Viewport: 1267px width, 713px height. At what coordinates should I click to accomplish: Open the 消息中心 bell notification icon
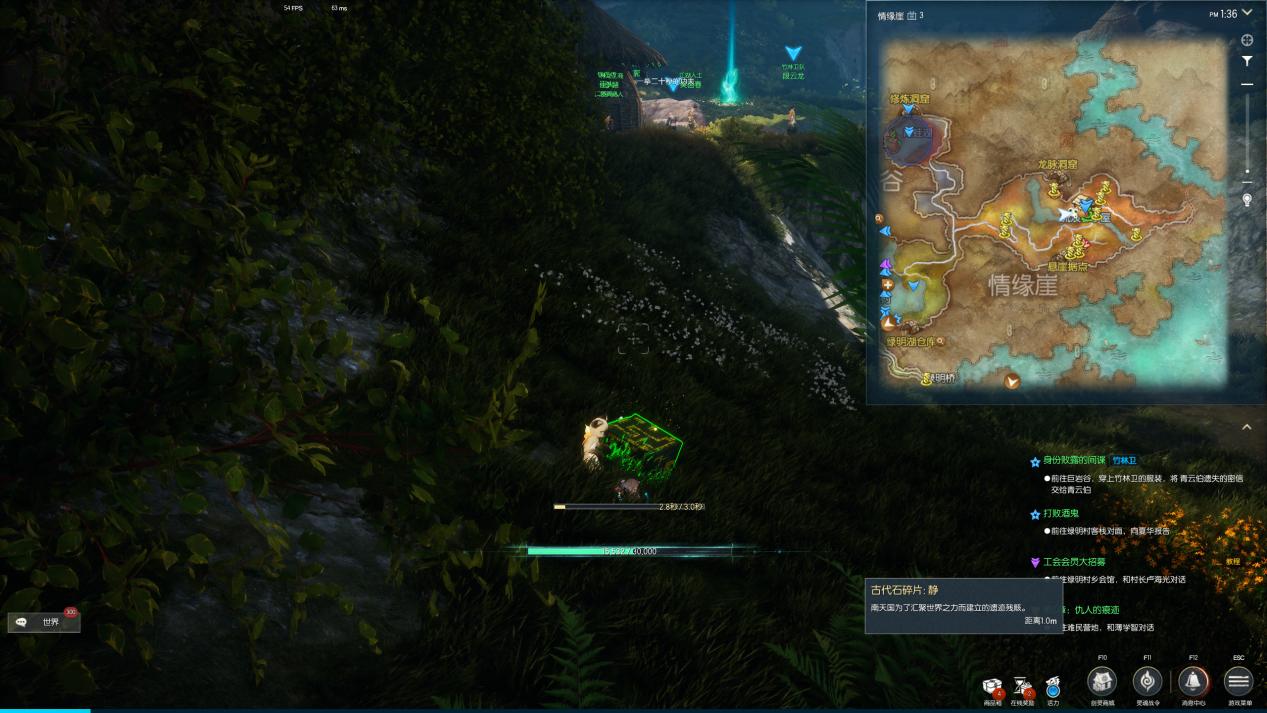coord(1192,682)
